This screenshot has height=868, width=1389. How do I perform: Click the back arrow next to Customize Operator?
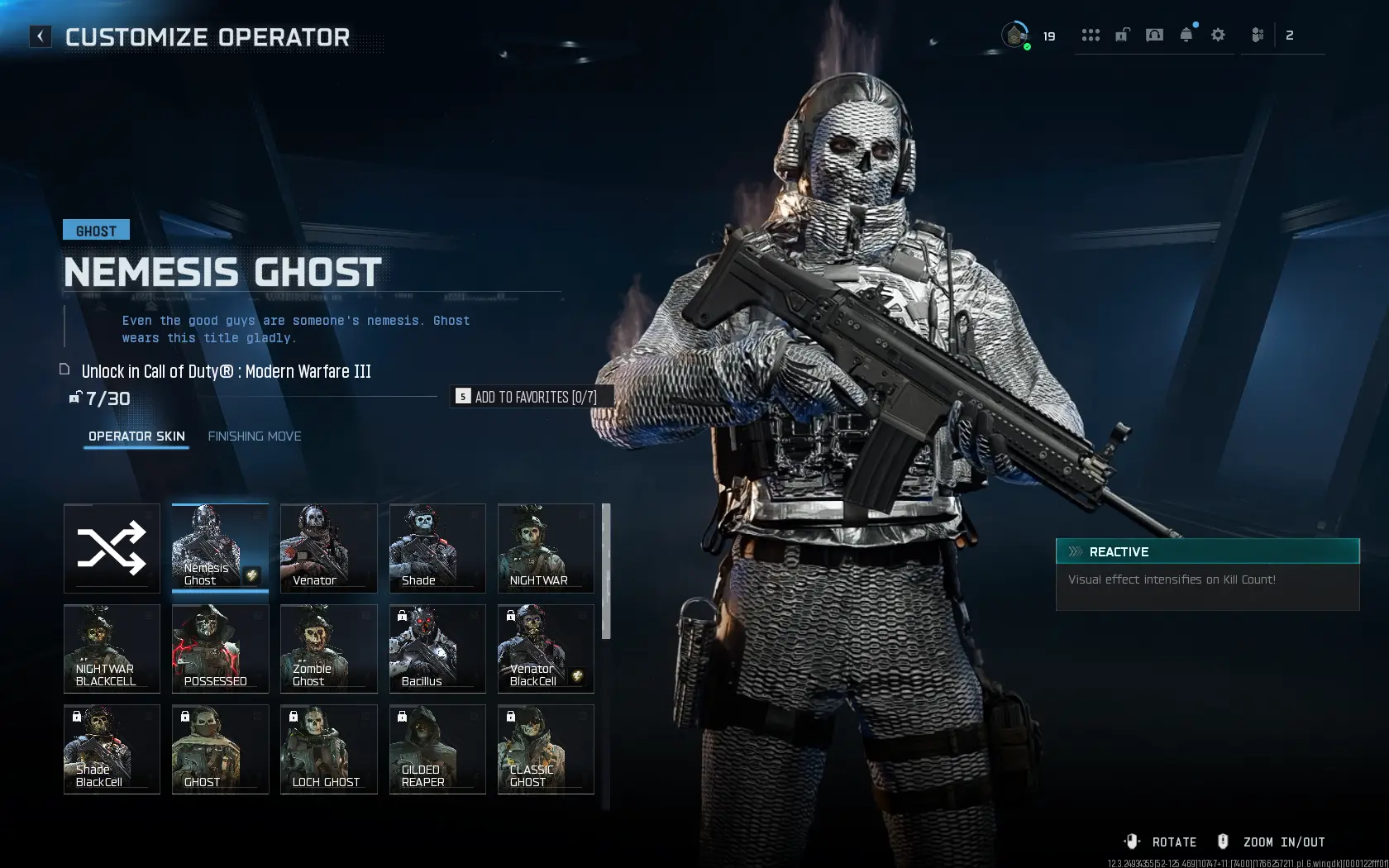point(40,36)
